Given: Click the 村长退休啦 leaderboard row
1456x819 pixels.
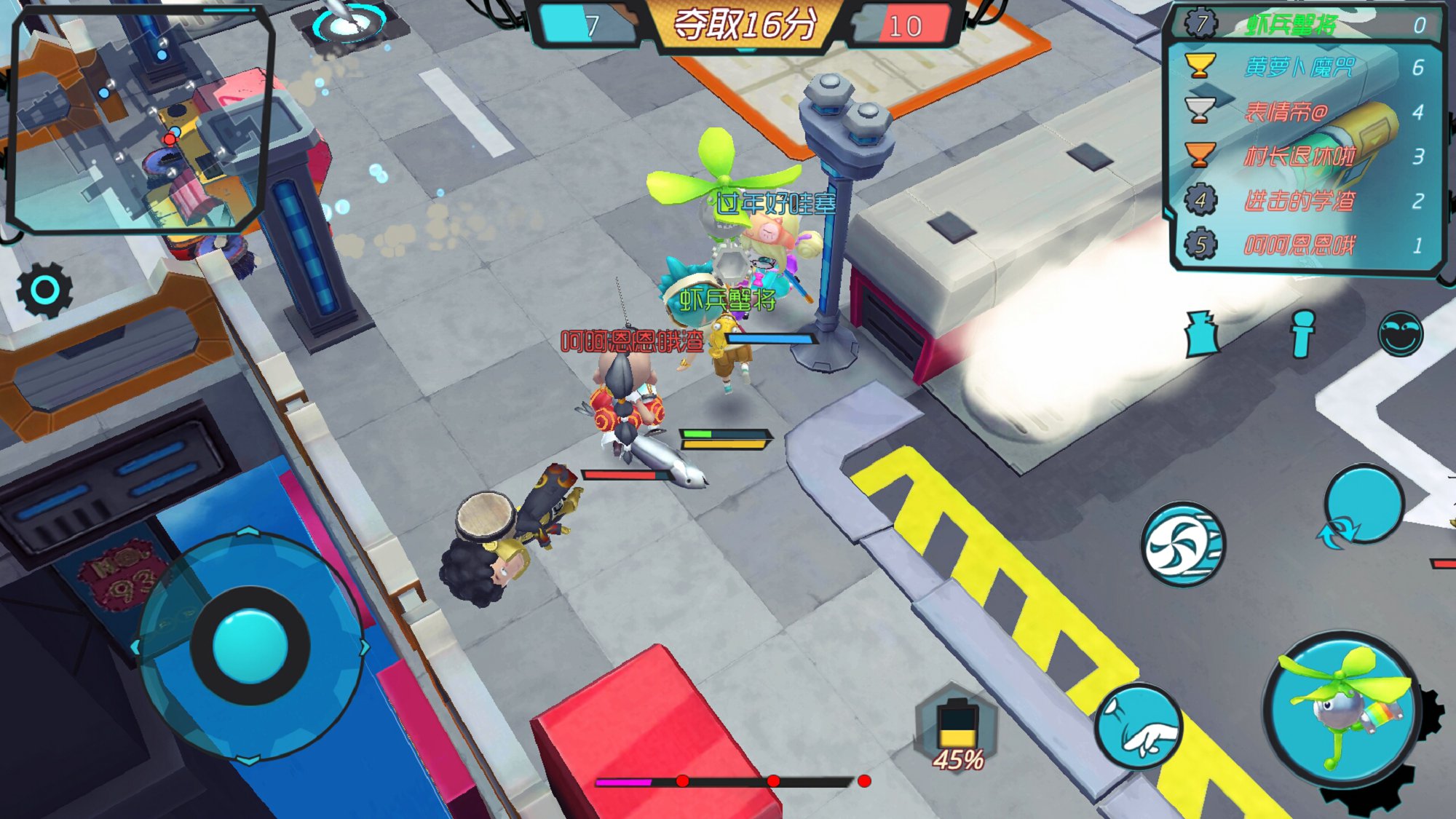Looking at the screenshot, I should coord(1305,157).
